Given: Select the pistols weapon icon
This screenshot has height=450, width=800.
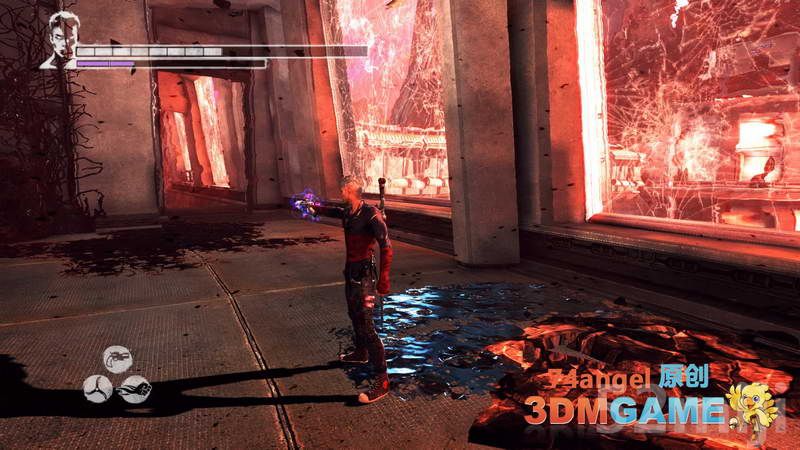Looking at the screenshot, I should point(118,359).
